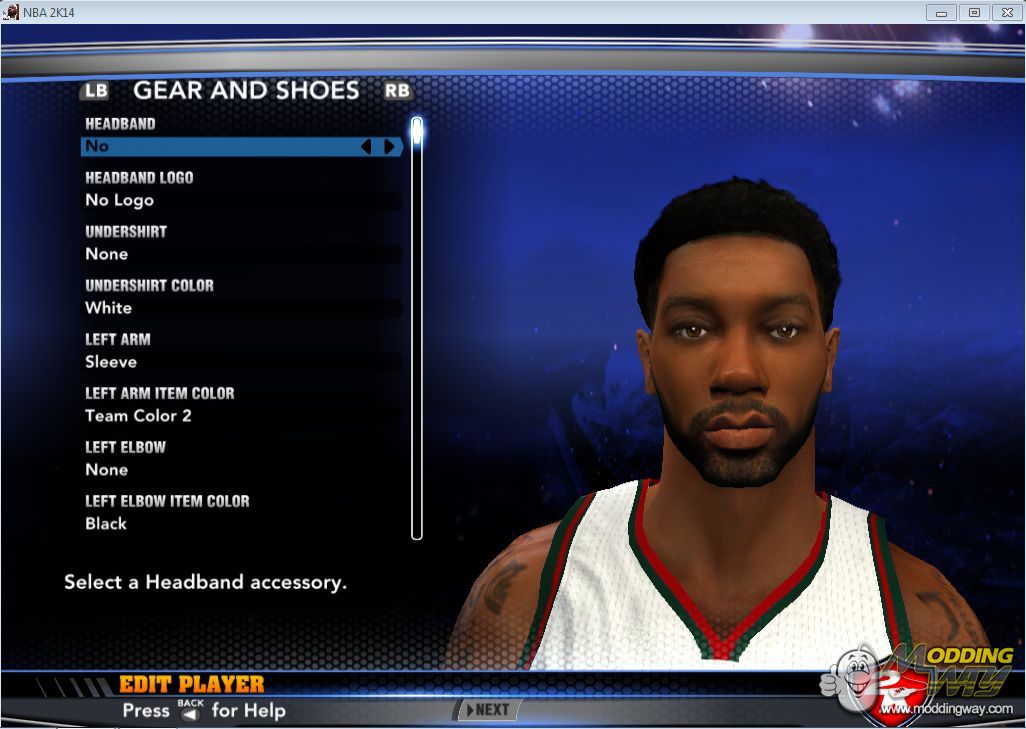This screenshot has width=1026, height=729.
Task: Minimize the NBA 2K14 window
Action: pyautogui.click(x=942, y=12)
